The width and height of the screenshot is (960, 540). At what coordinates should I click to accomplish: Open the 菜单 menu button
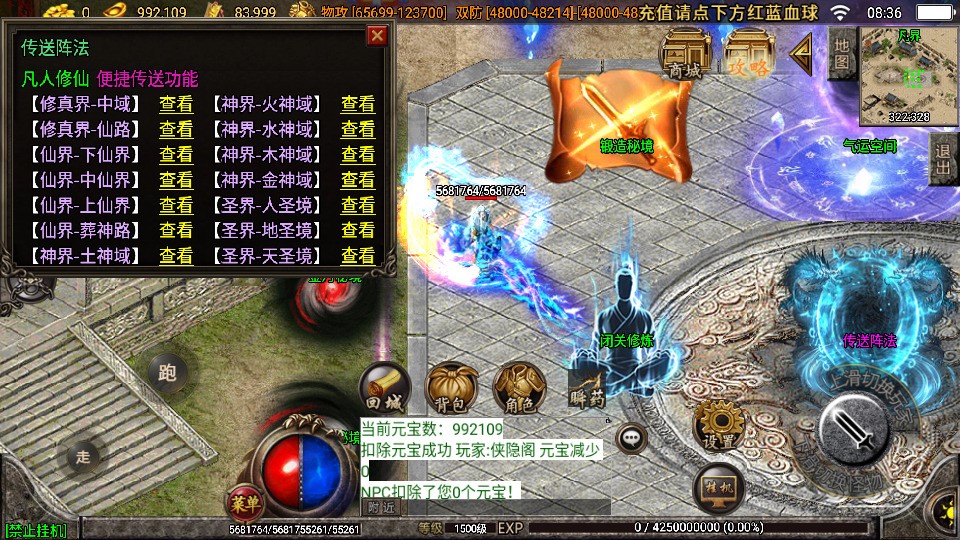(x=241, y=500)
